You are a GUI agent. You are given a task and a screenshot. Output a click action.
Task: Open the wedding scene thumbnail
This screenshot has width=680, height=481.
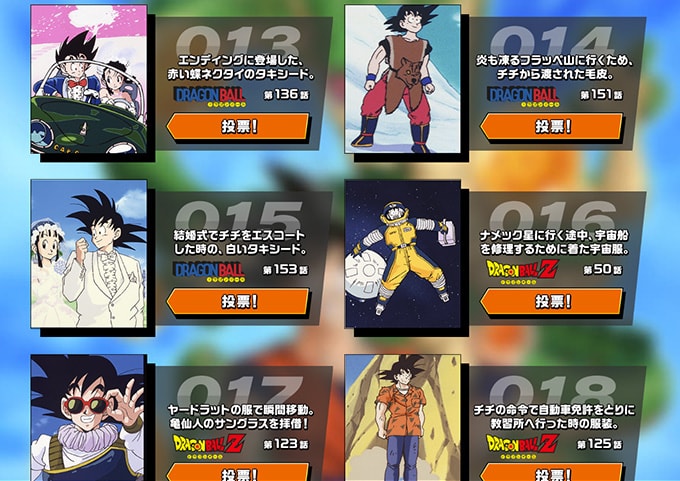(x=89, y=253)
